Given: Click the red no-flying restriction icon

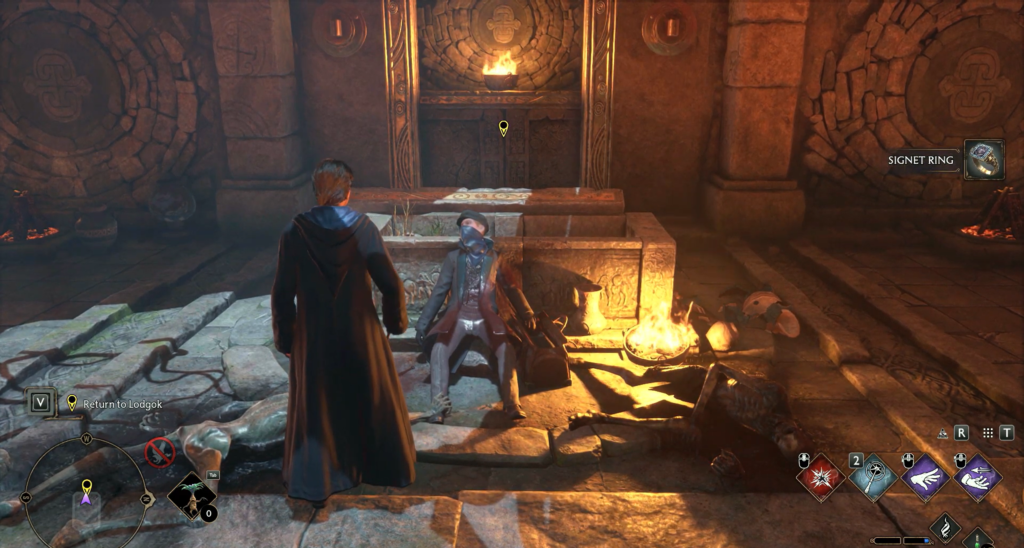Looking at the screenshot, I should coord(159,454).
